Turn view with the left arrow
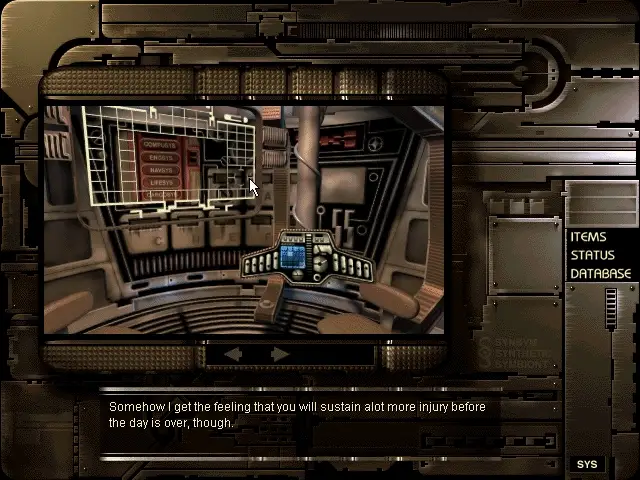 point(232,354)
